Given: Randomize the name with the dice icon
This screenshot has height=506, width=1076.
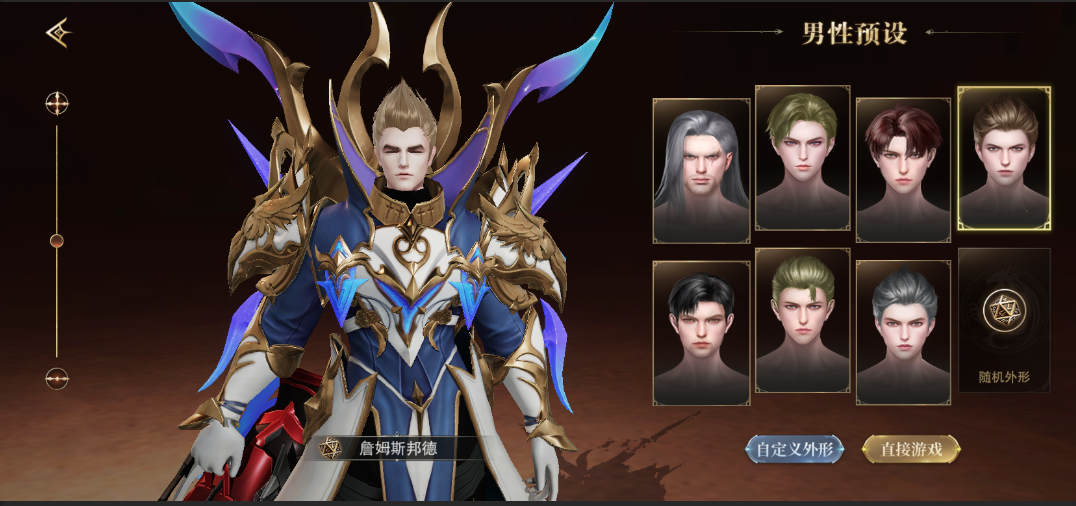Looking at the screenshot, I should click(x=329, y=448).
